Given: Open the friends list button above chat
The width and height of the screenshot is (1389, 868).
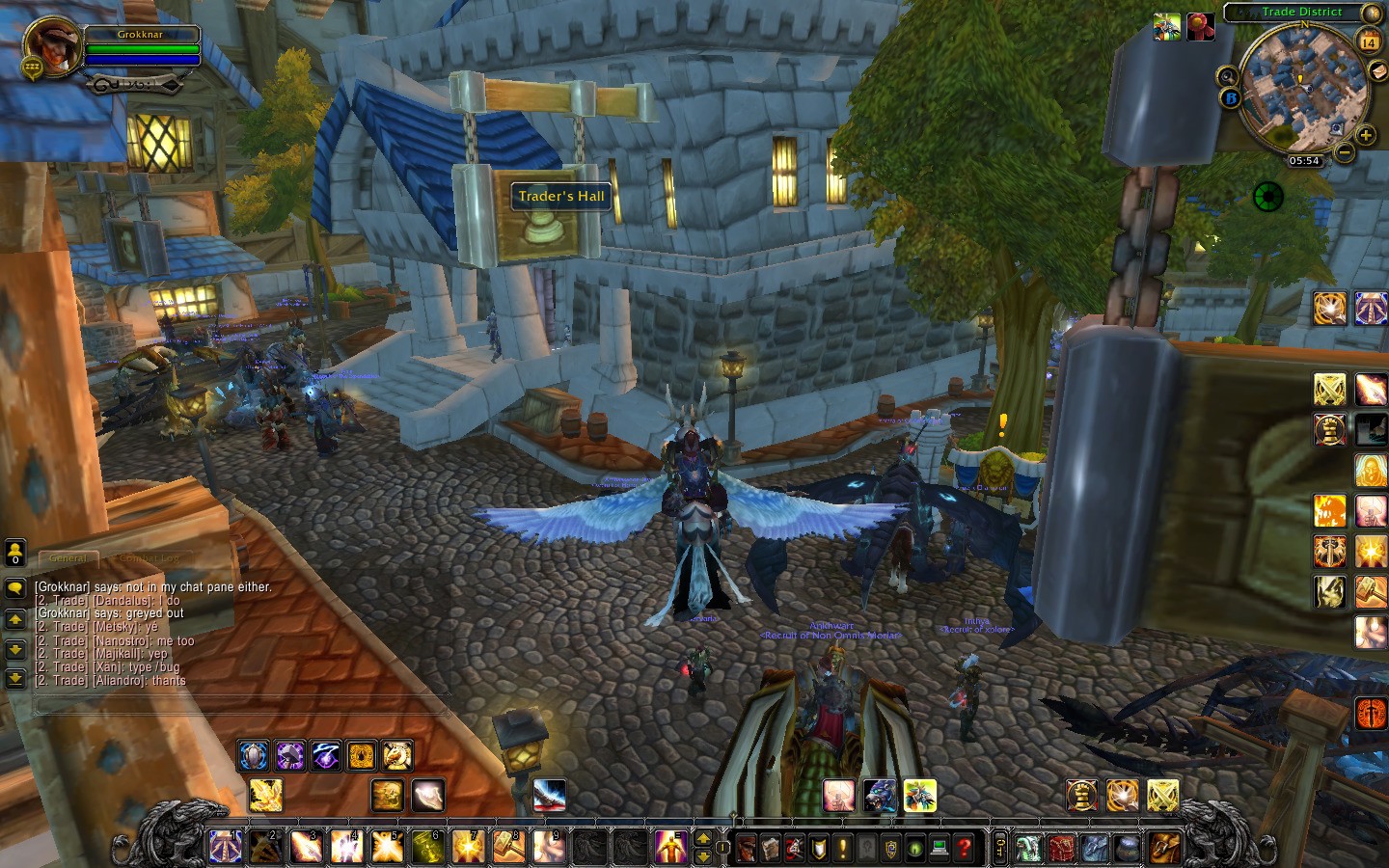Looking at the screenshot, I should (15, 552).
